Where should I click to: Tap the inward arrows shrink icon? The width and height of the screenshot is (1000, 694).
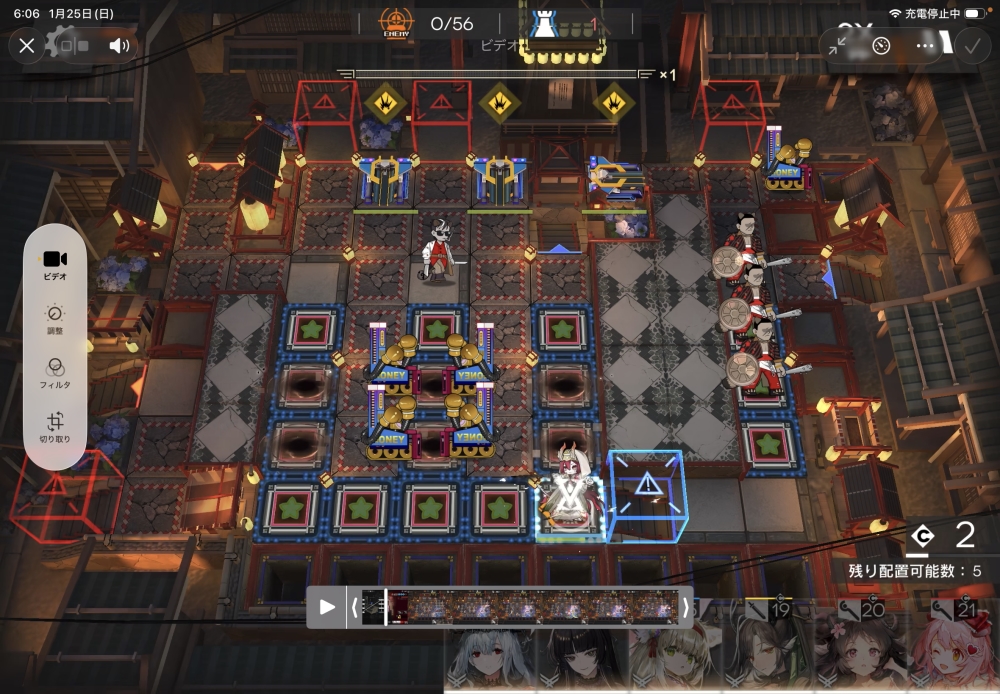[x=838, y=45]
